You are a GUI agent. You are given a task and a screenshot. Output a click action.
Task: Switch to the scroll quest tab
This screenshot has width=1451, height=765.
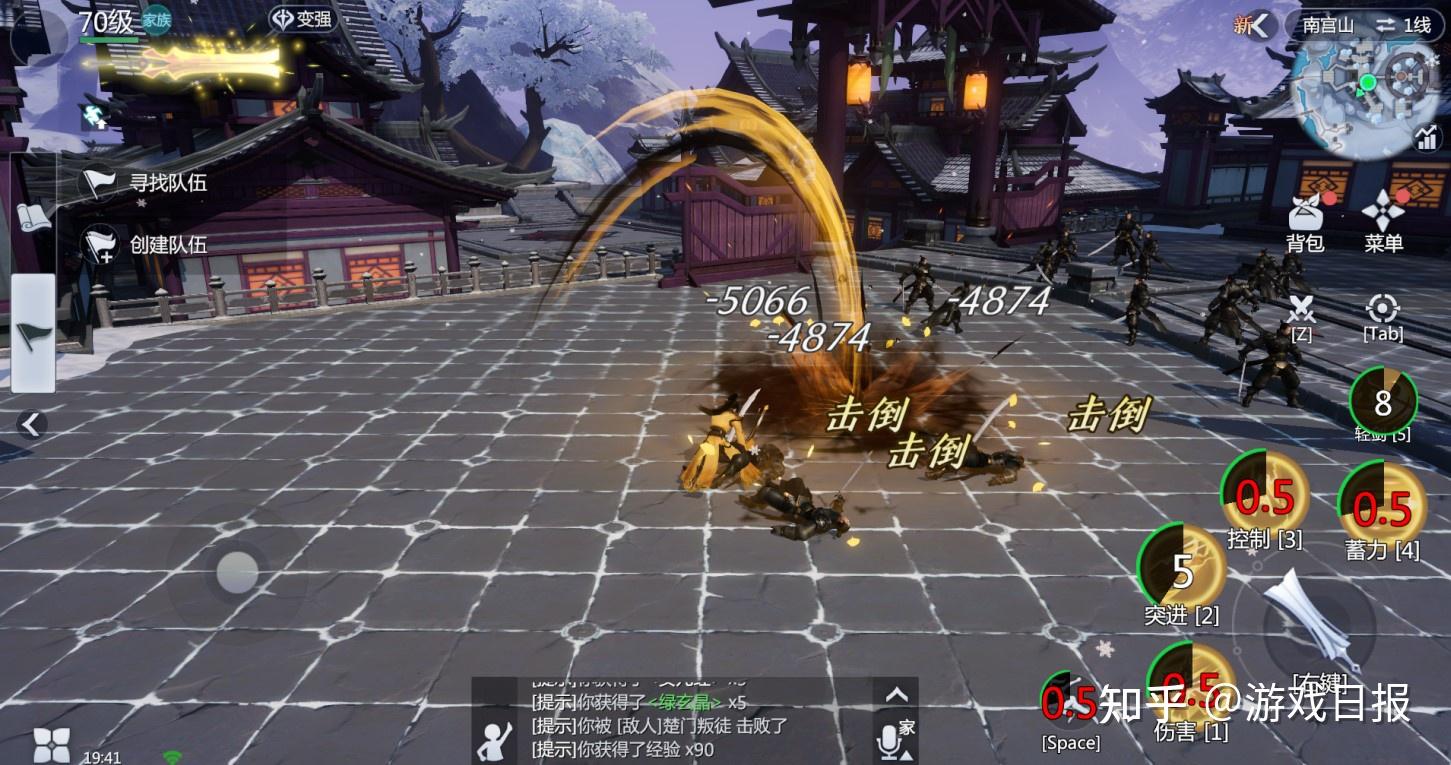click(x=33, y=216)
